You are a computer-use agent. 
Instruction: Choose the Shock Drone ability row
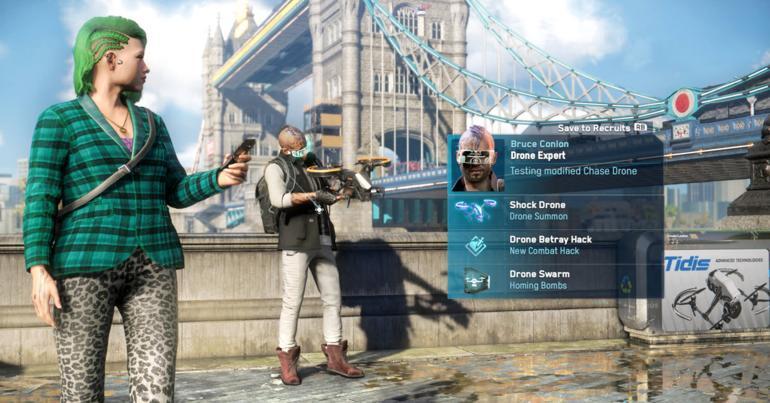point(553,210)
